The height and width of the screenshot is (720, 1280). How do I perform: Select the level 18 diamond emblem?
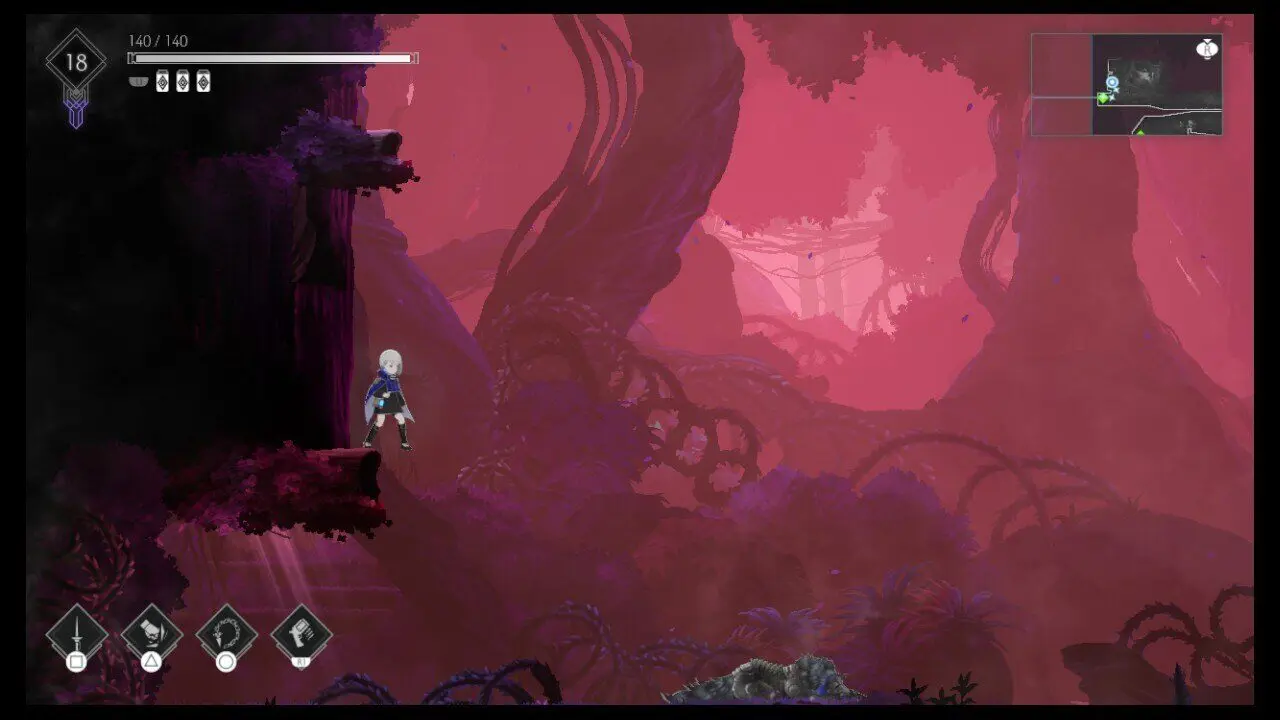[76, 63]
